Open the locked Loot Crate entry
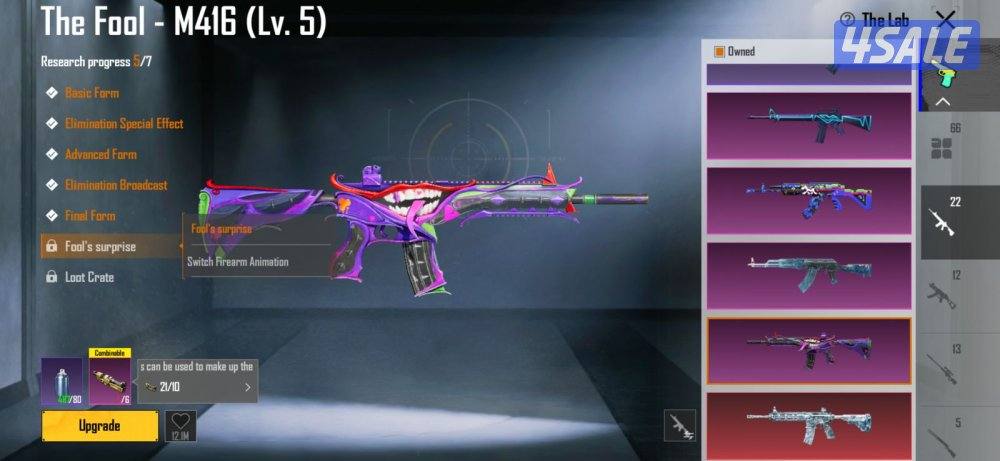This screenshot has height=461, width=1000. [x=89, y=277]
